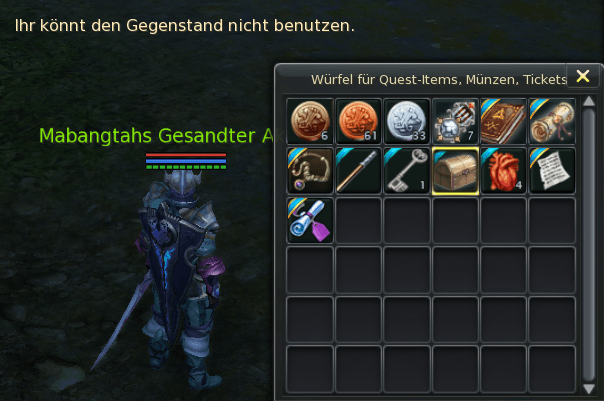Select the gem-studded emblem item

455,121
